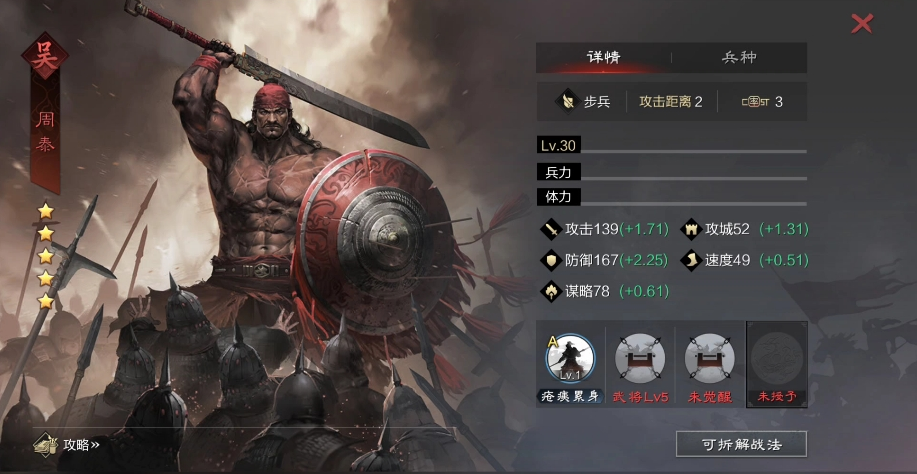Viewport: 917px width, 474px height.
Task: Click the 步兵 troop type icon
Action: click(567, 102)
